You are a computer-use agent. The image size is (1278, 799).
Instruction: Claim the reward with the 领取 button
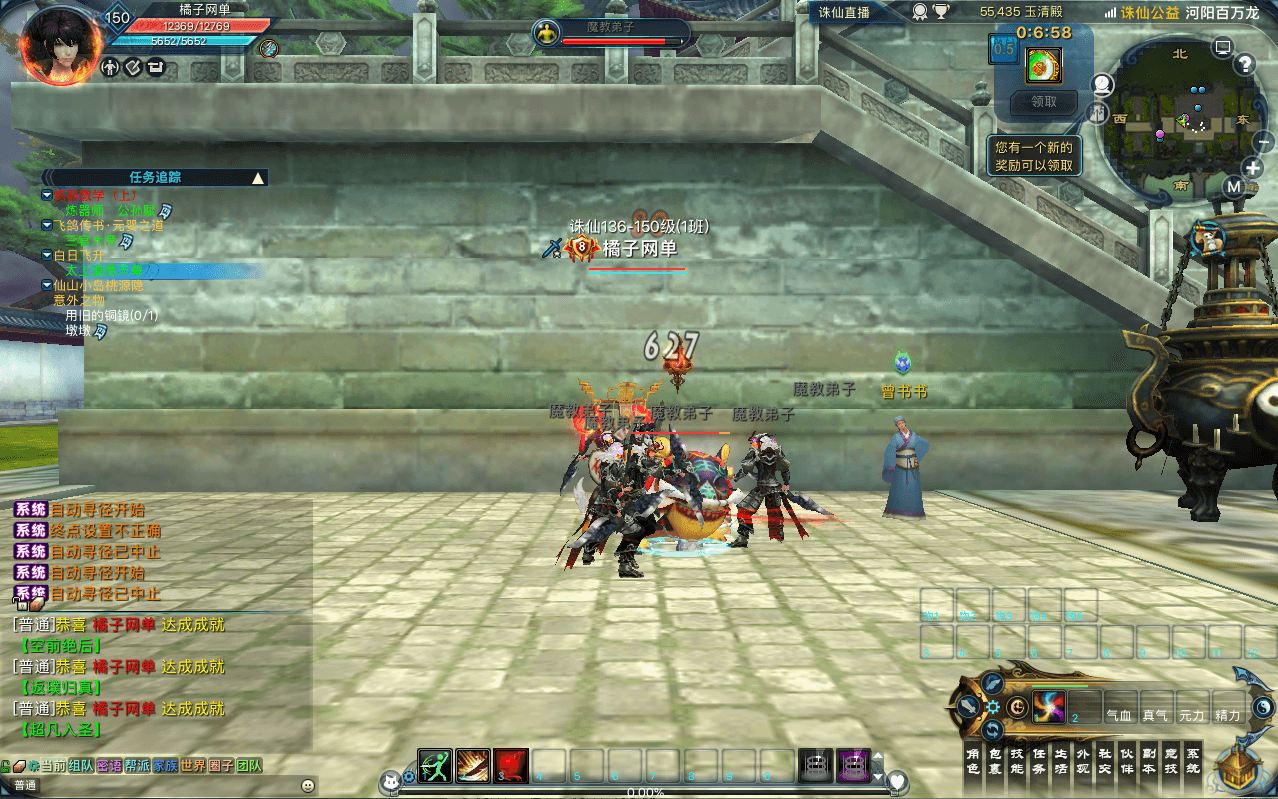pyautogui.click(x=1043, y=102)
